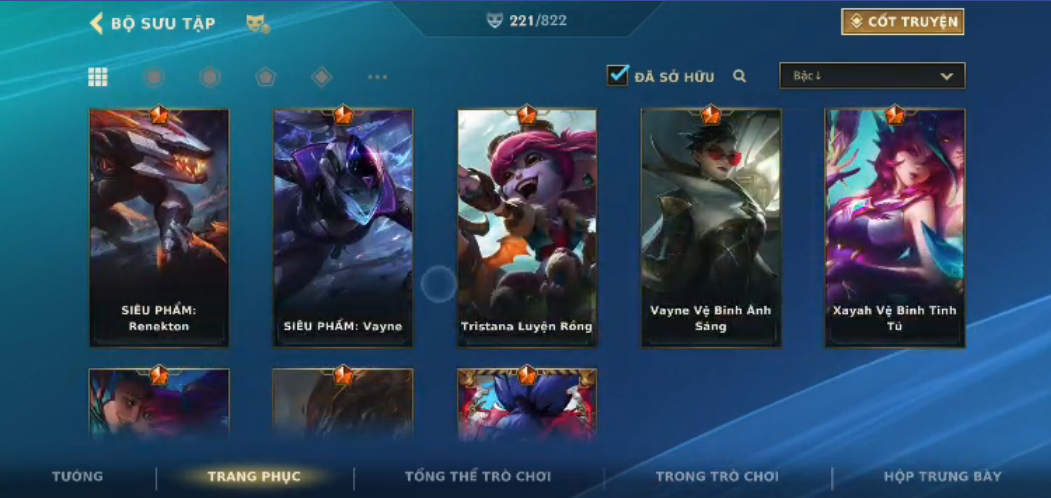The image size is (1051, 498).
Task: Switch to the Tướng tab
Action: pos(77,477)
